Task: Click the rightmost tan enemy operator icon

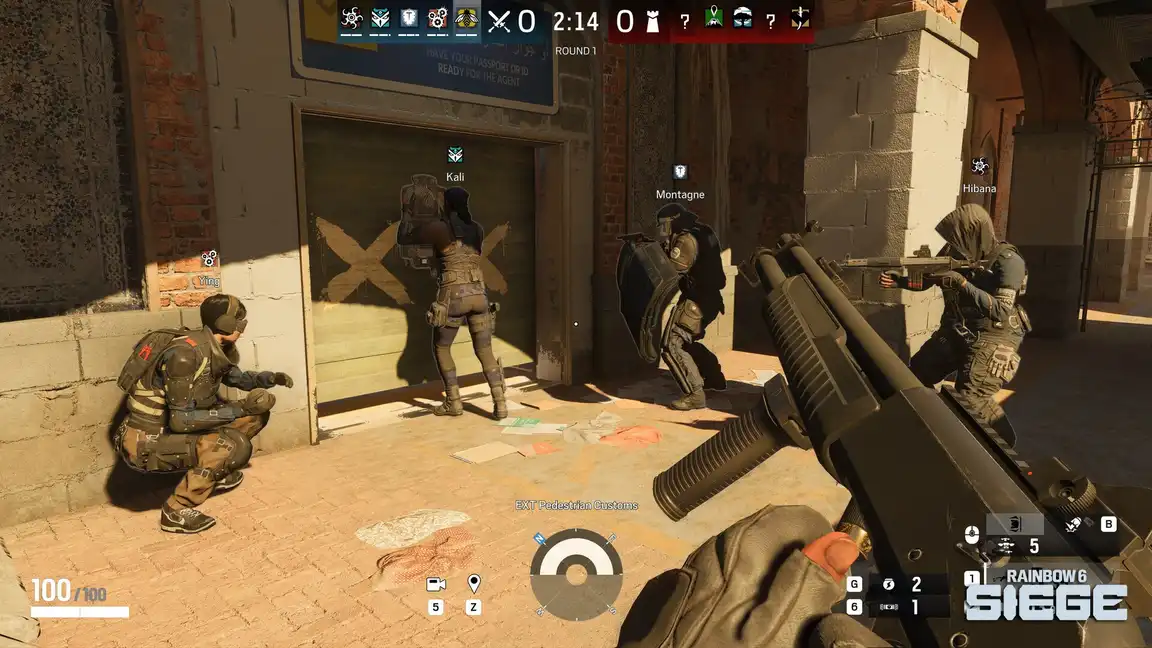Action: [x=800, y=18]
